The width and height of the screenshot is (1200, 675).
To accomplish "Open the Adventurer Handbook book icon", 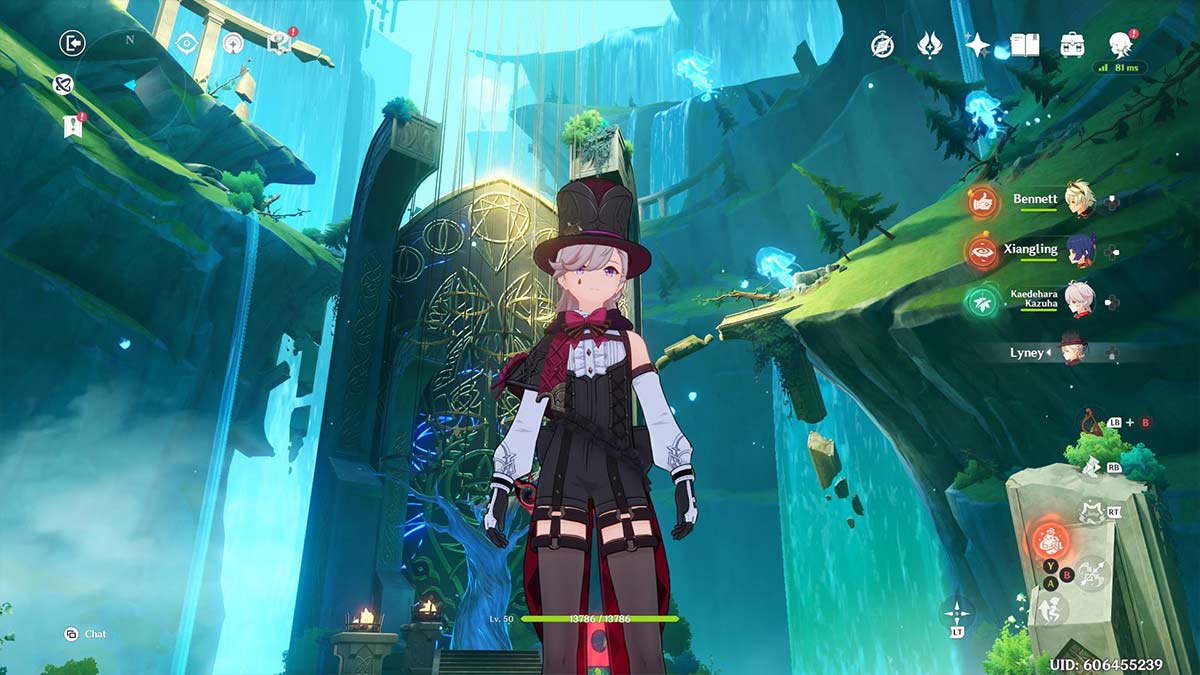I will [1025, 45].
